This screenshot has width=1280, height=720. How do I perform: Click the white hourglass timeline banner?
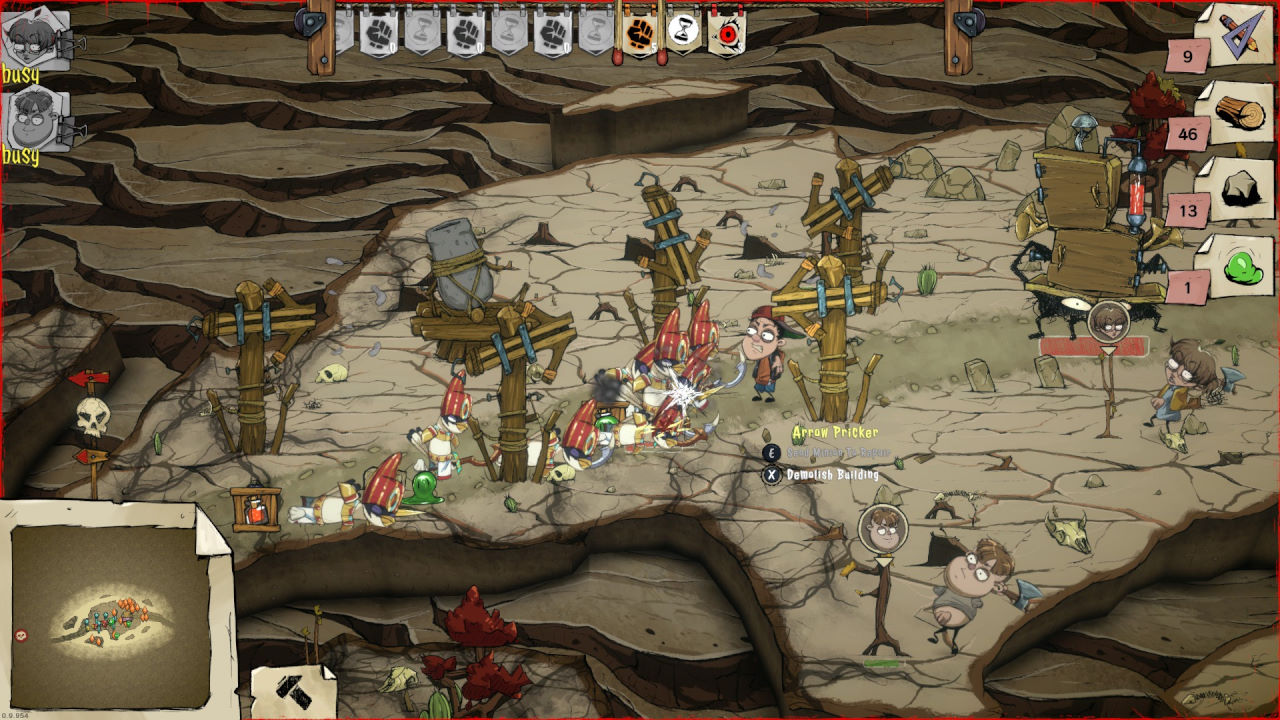pyautogui.click(x=683, y=33)
